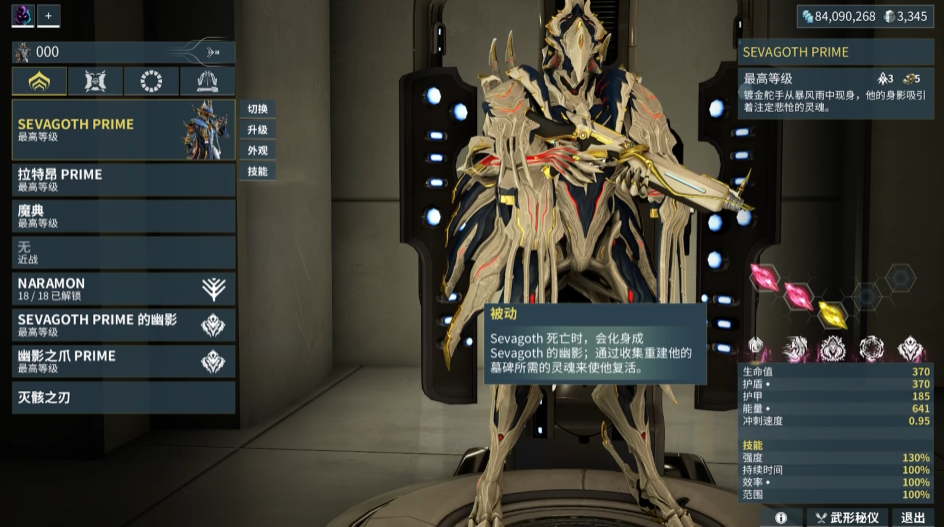The width and height of the screenshot is (944, 527).
Task: Click the info (i) button
Action: [781, 518]
